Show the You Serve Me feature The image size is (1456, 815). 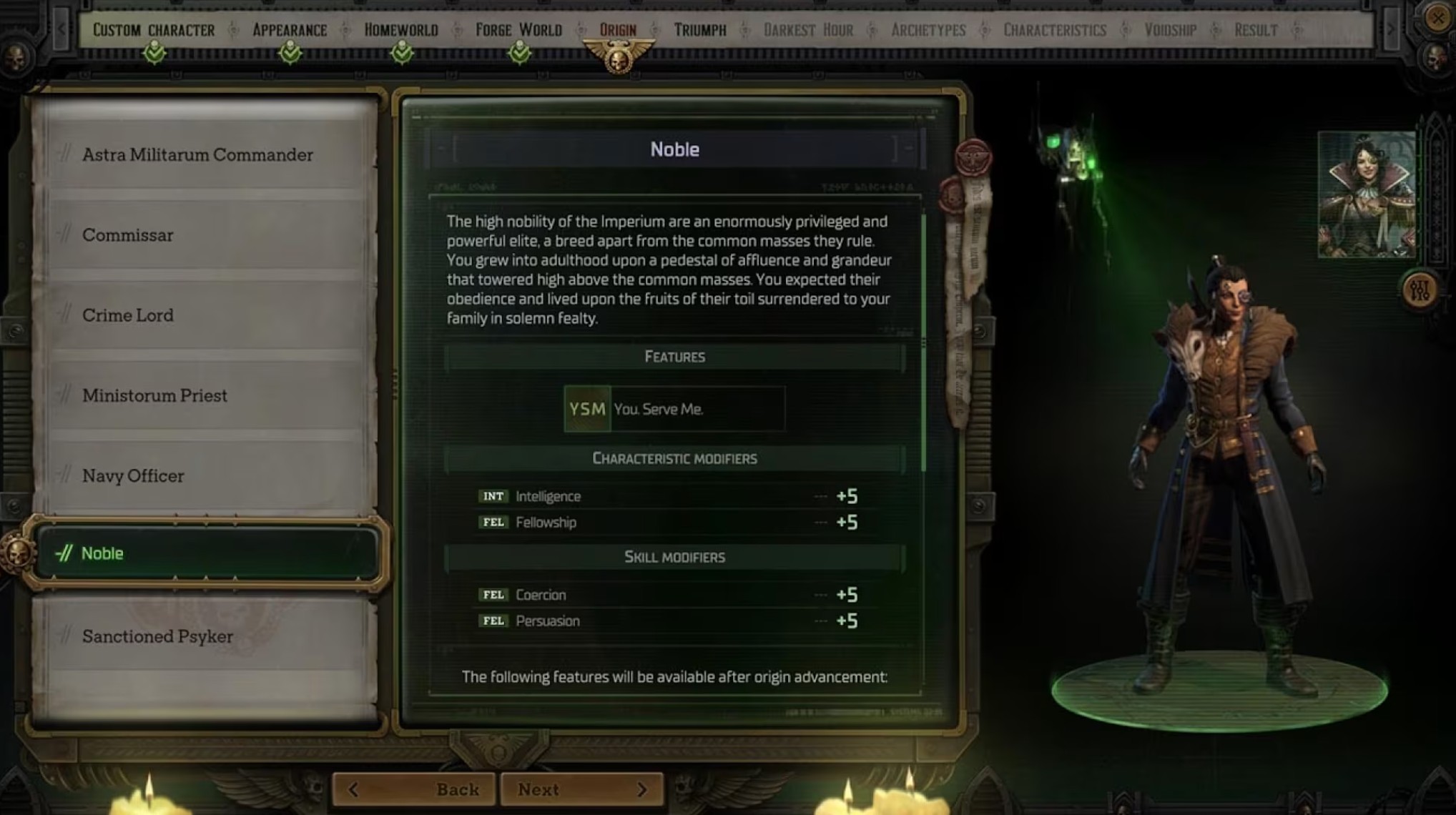tap(674, 409)
